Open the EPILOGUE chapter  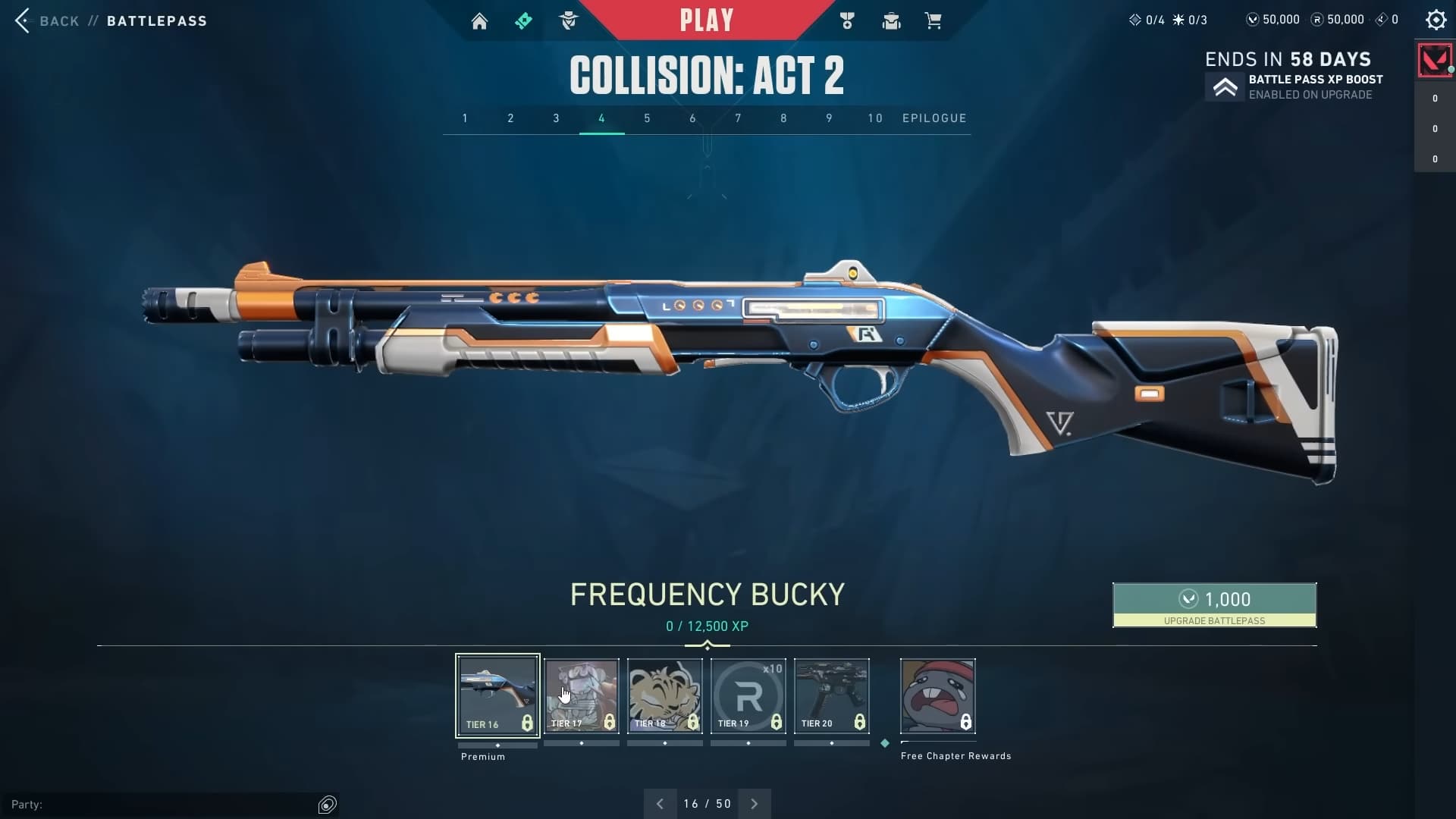point(934,118)
